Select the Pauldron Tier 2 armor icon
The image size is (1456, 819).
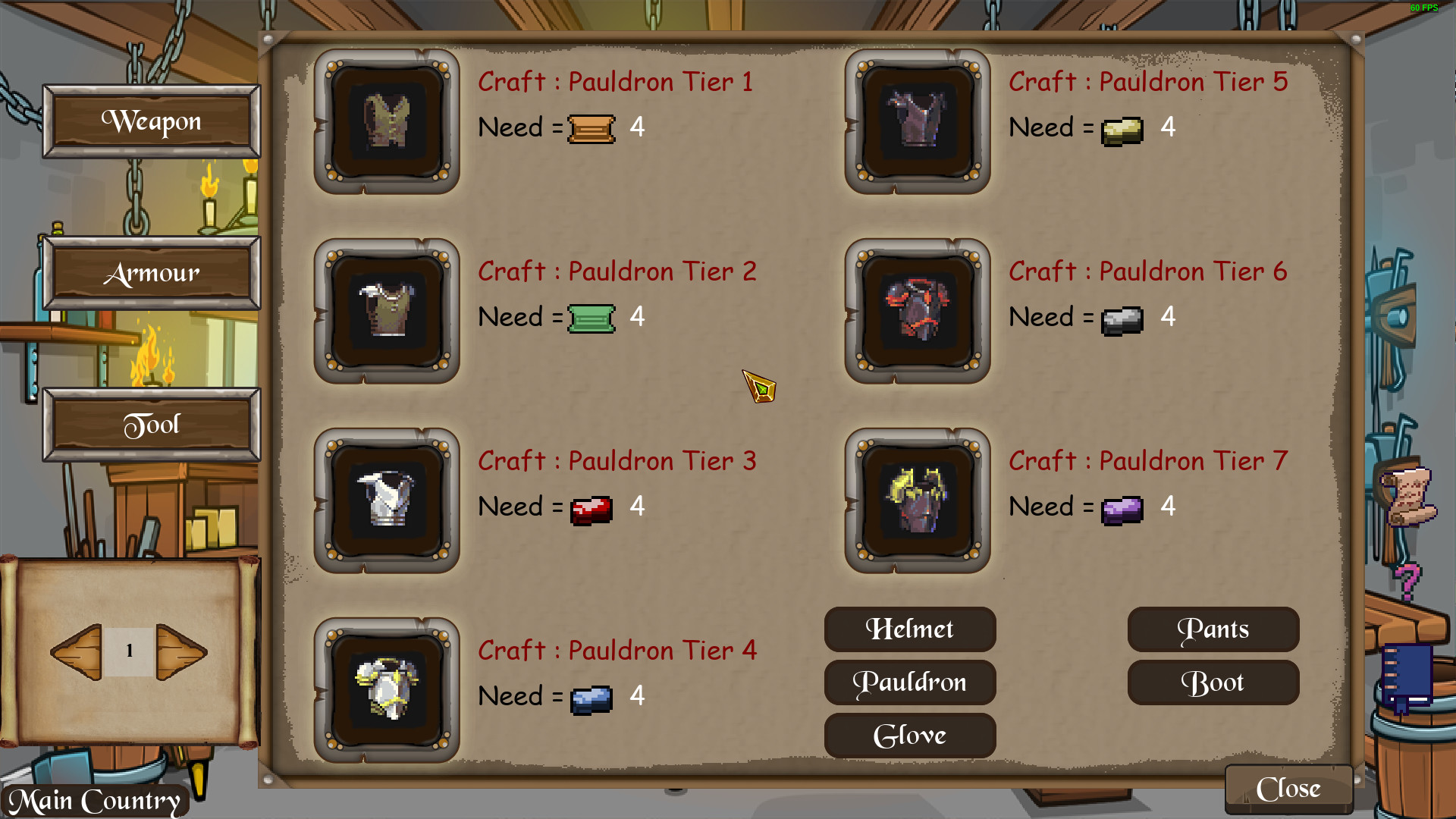(388, 311)
